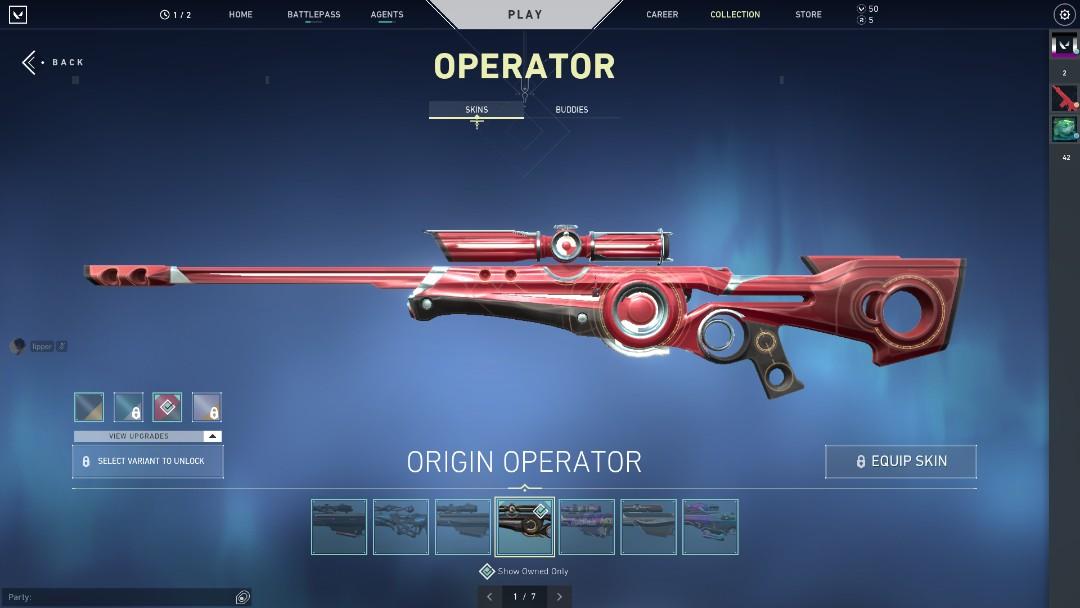Viewport: 1080px width, 608px height.
Task: Click Select Variant to Unlock button
Action: pyautogui.click(x=147, y=461)
